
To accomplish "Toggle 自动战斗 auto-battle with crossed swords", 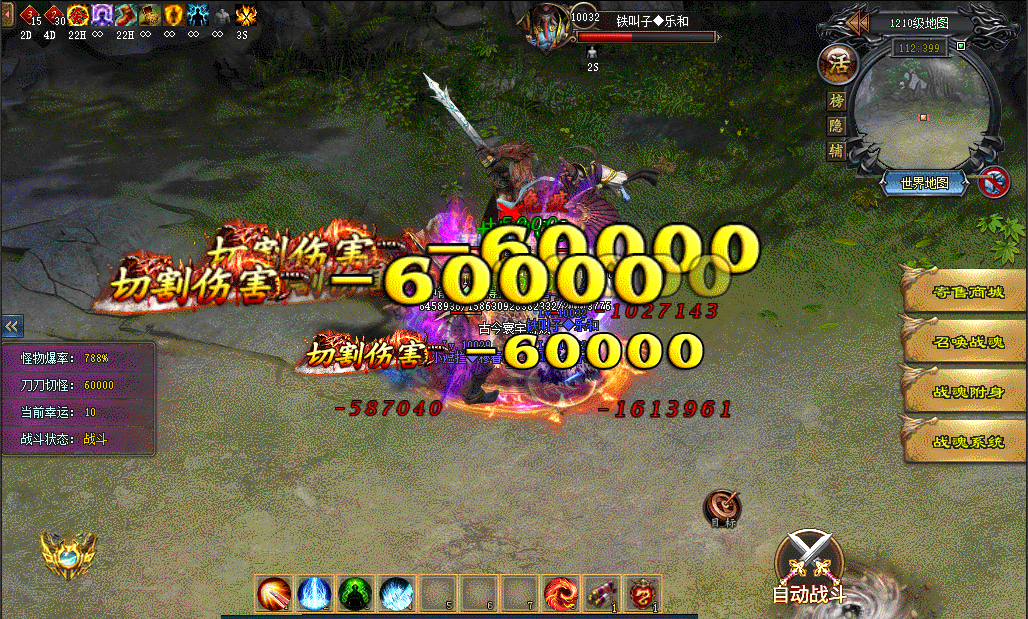I will tap(809, 566).
